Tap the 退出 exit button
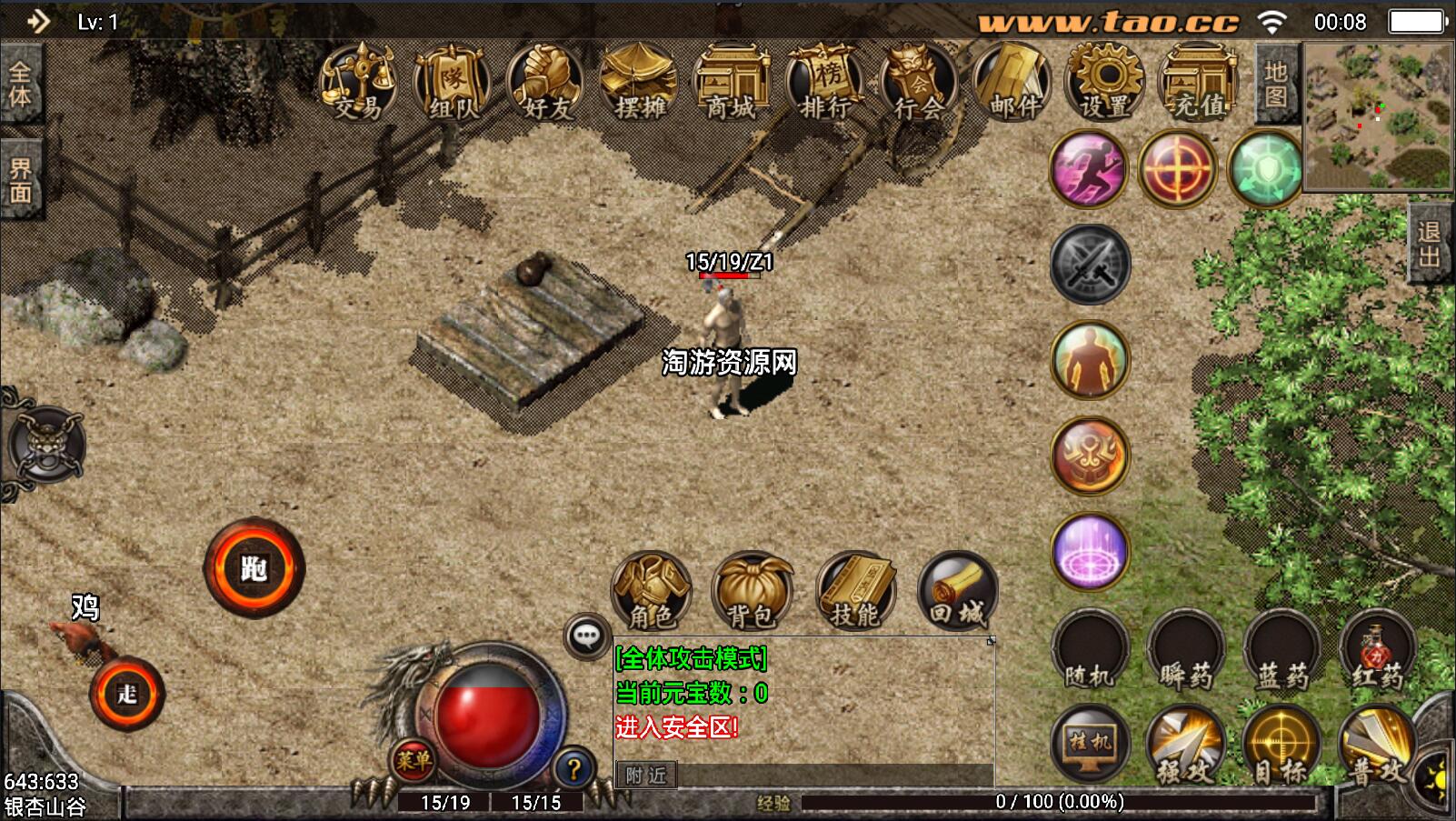This screenshot has height=821, width=1456. click(x=1430, y=244)
